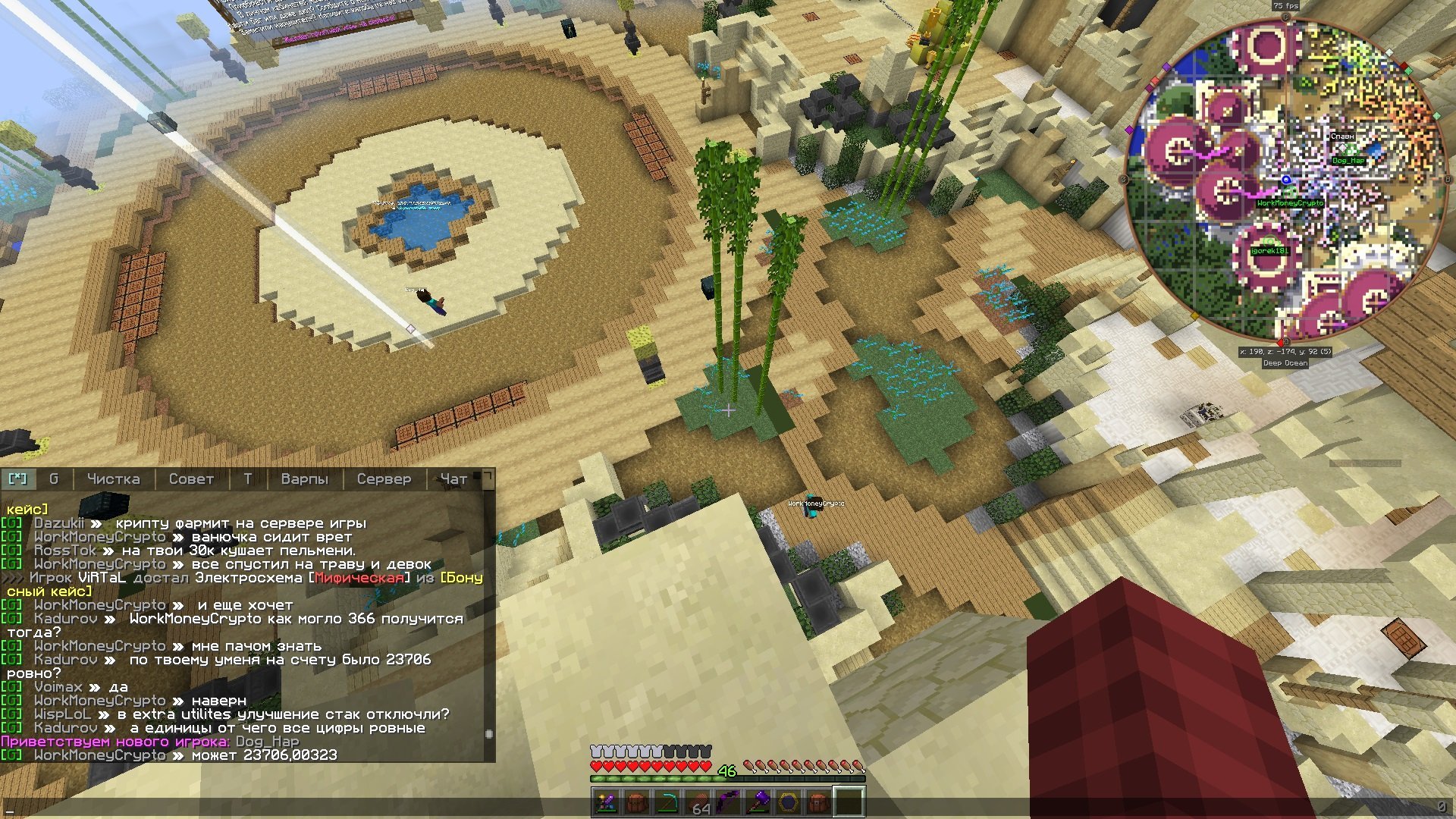
Task: Click WorkMoneyCrypto's name in last chat line
Action: pyautogui.click(x=99, y=755)
